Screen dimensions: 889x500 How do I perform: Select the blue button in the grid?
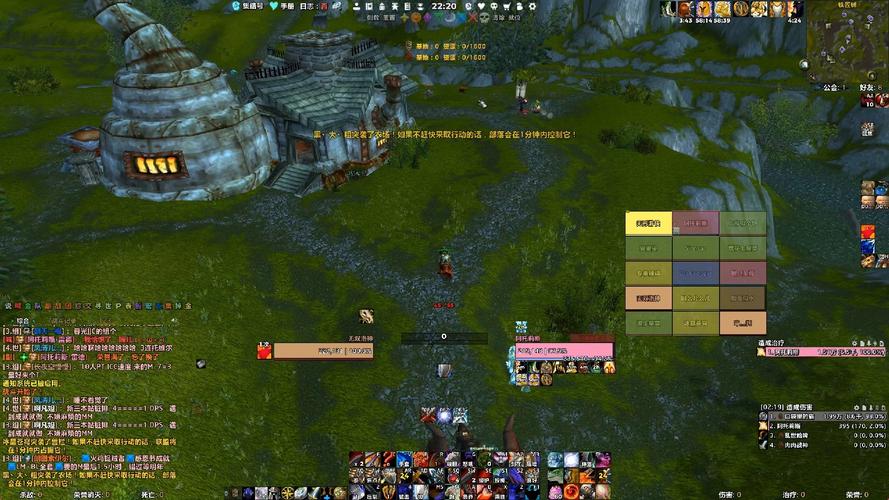tap(695, 272)
